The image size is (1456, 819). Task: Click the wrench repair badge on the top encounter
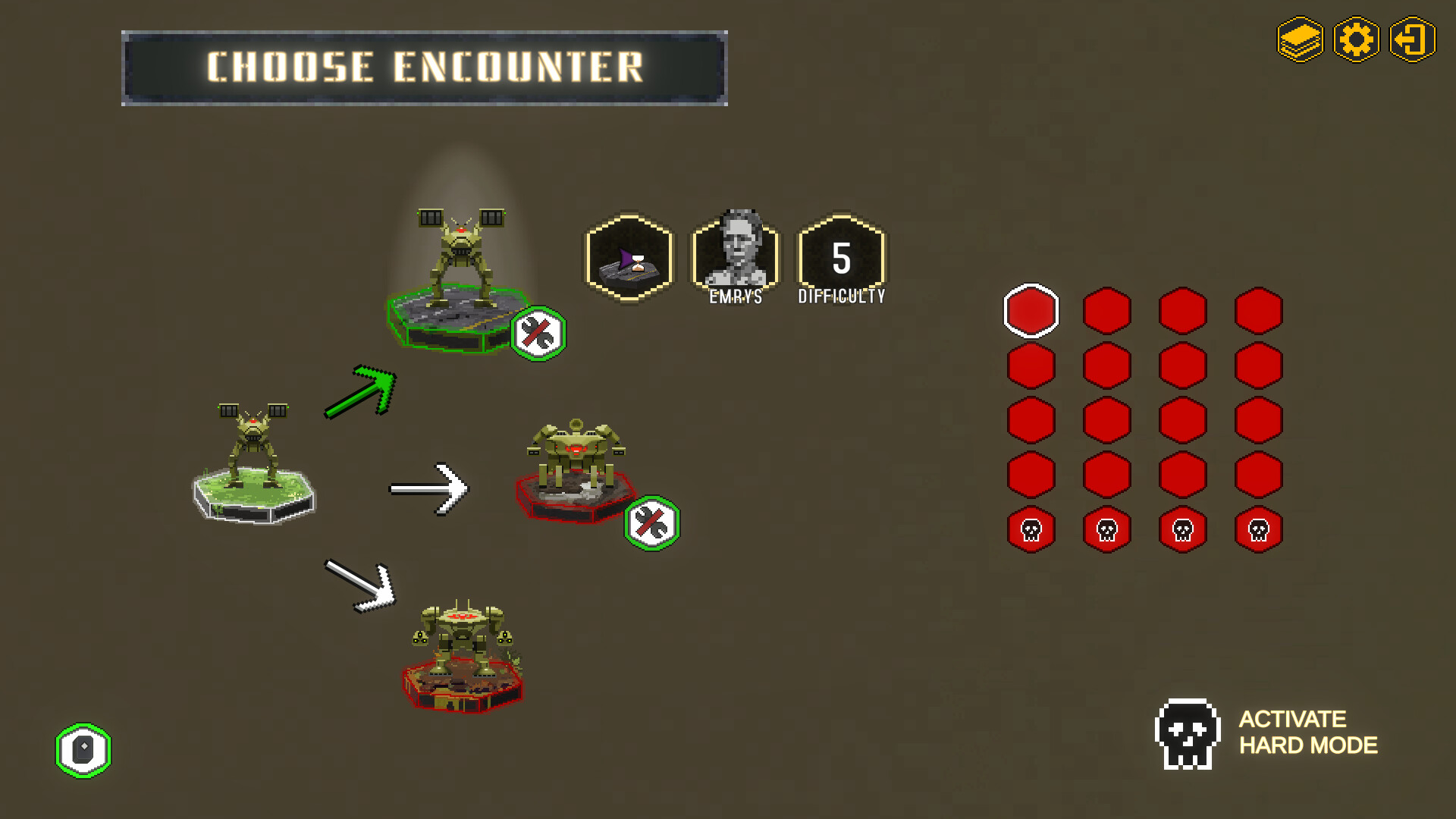pos(539,334)
